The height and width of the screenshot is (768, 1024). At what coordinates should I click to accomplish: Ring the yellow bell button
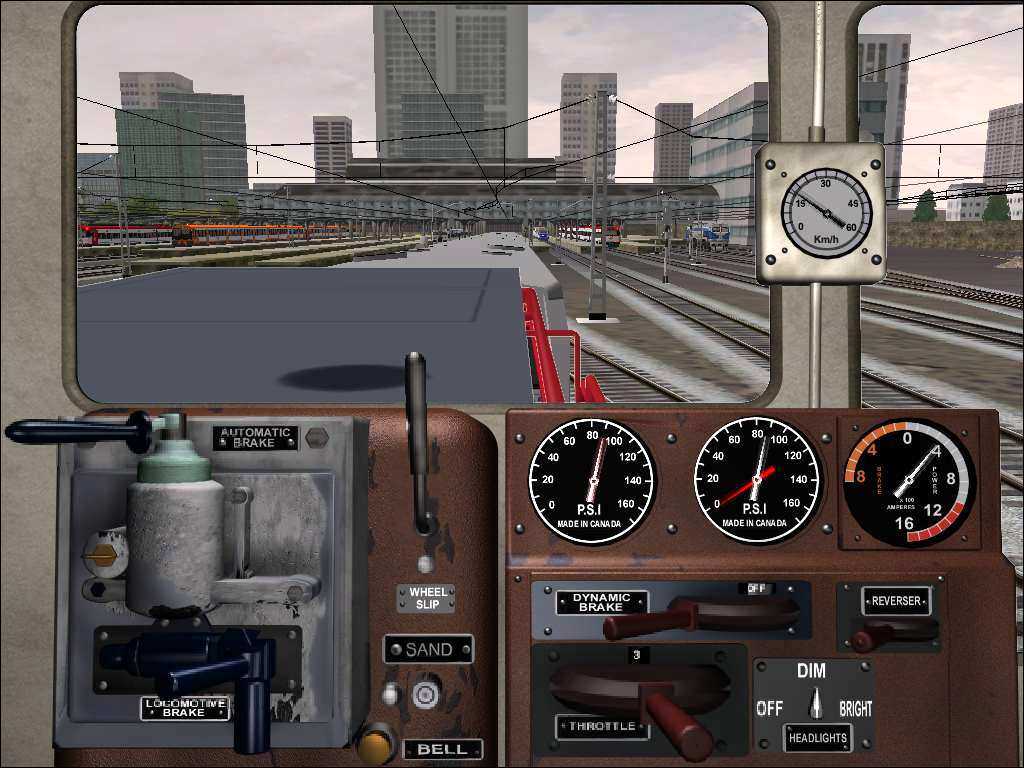(376, 745)
